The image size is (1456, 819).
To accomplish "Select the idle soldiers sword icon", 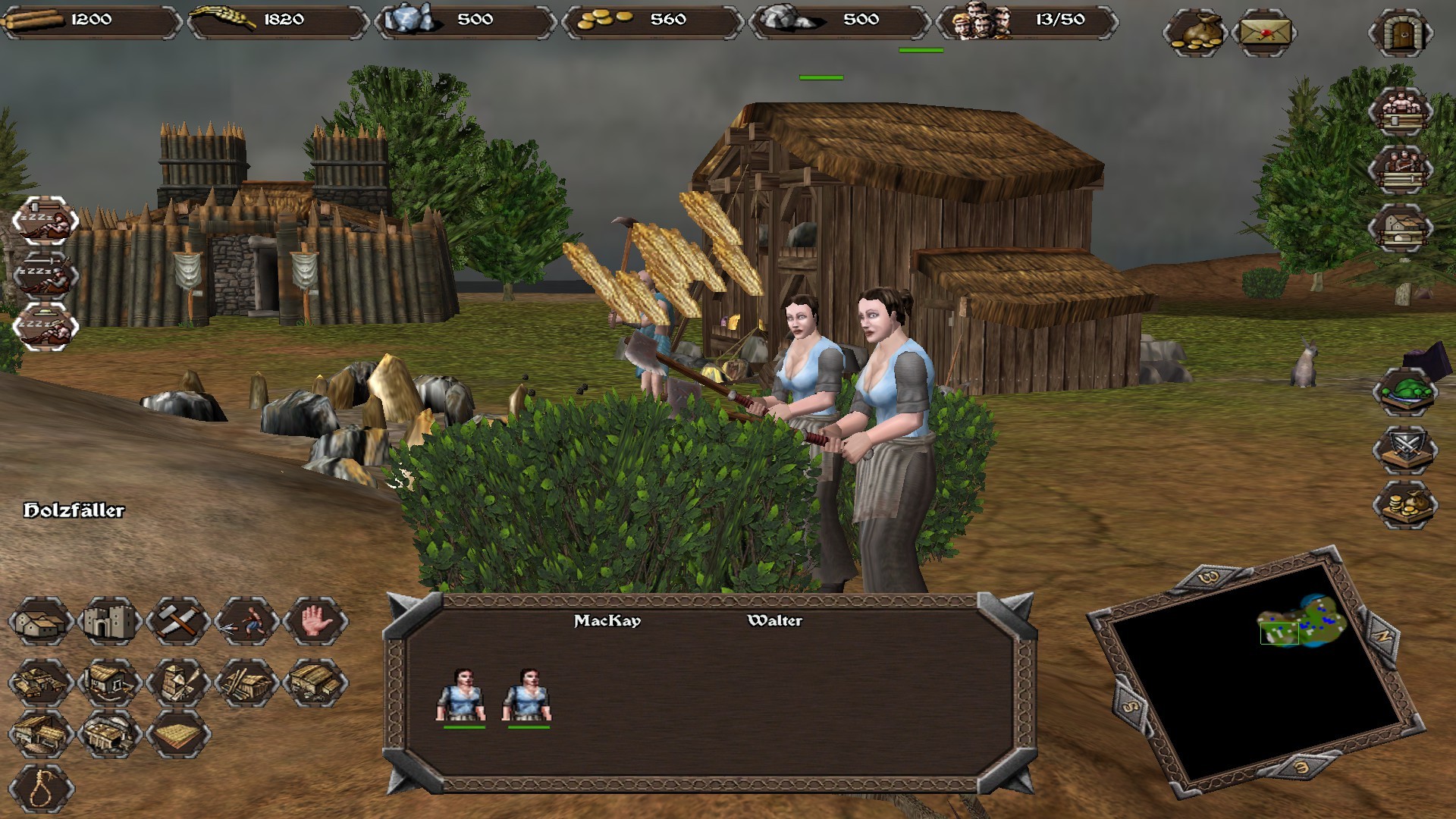I will click(45, 274).
